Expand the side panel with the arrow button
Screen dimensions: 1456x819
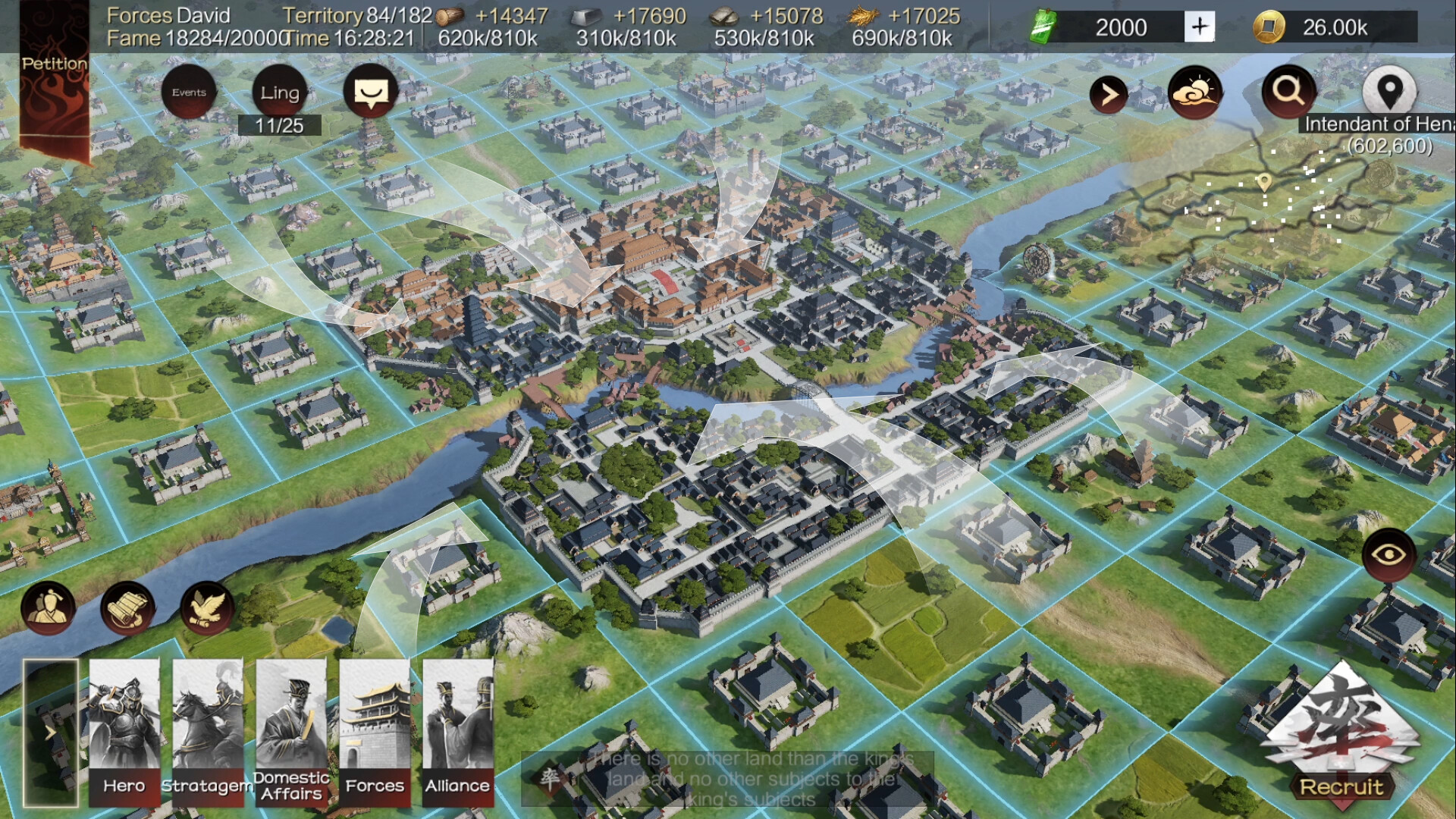(x=1110, y=94)
